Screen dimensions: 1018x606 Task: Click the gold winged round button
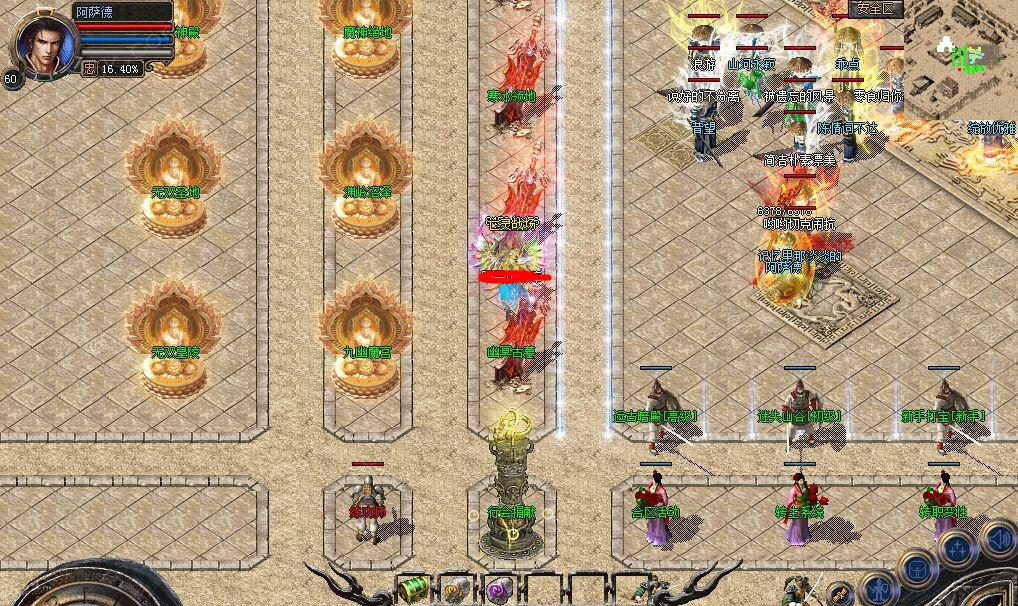point(838,592)
